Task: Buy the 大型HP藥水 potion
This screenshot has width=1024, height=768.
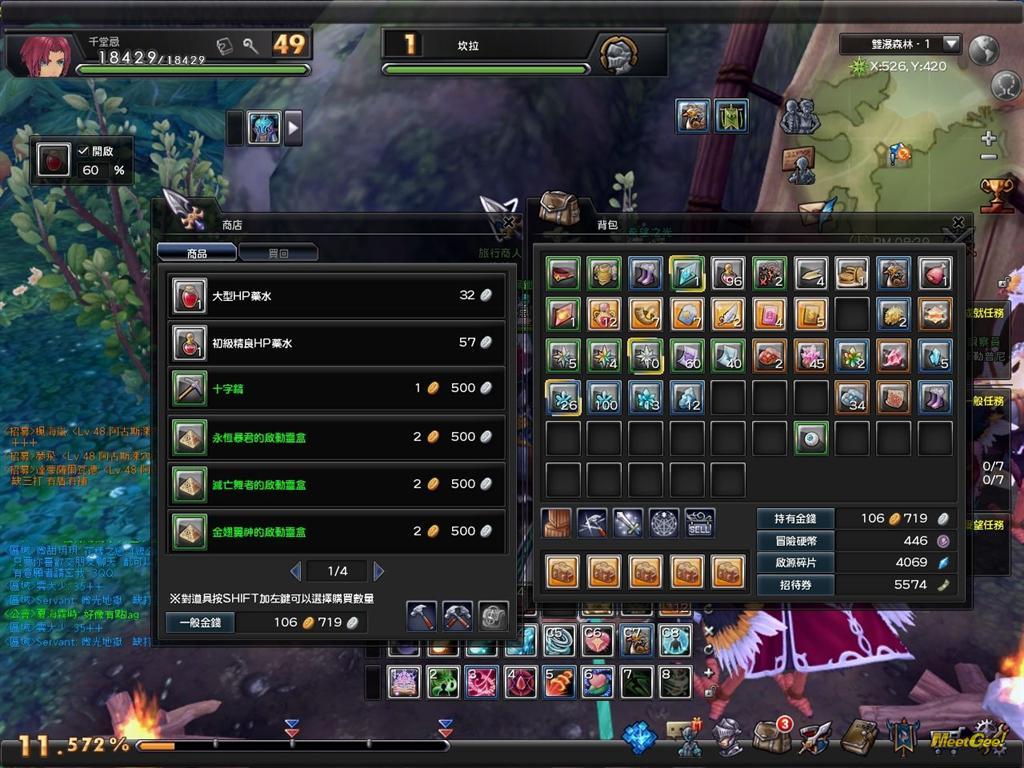Action: [336, 296]
